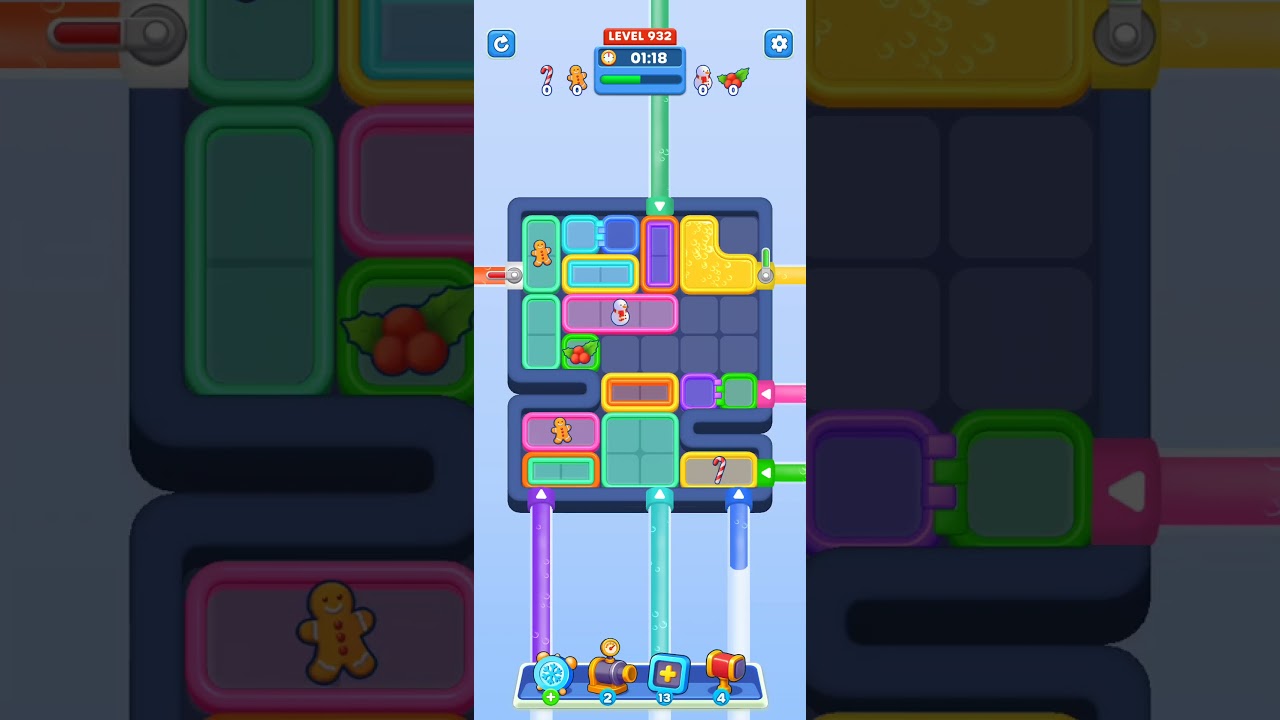Viewport: 1280px width, 720px height.
Task: Tap the LEVEL 932 banner
Action: (639, 35)
